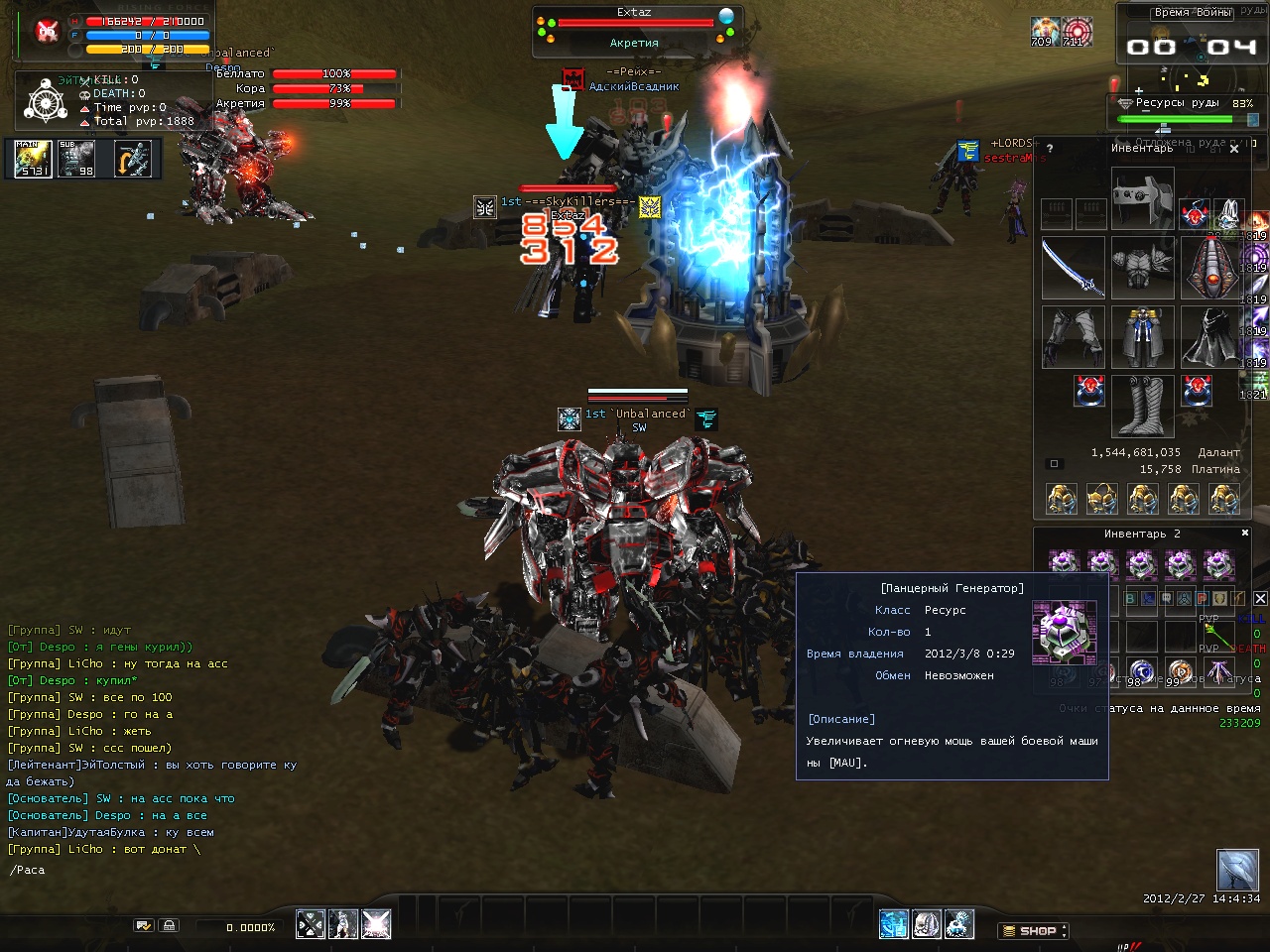Open the inventory help question mark
This screenshot has width=1270, height=952.
coord(1050,149)
